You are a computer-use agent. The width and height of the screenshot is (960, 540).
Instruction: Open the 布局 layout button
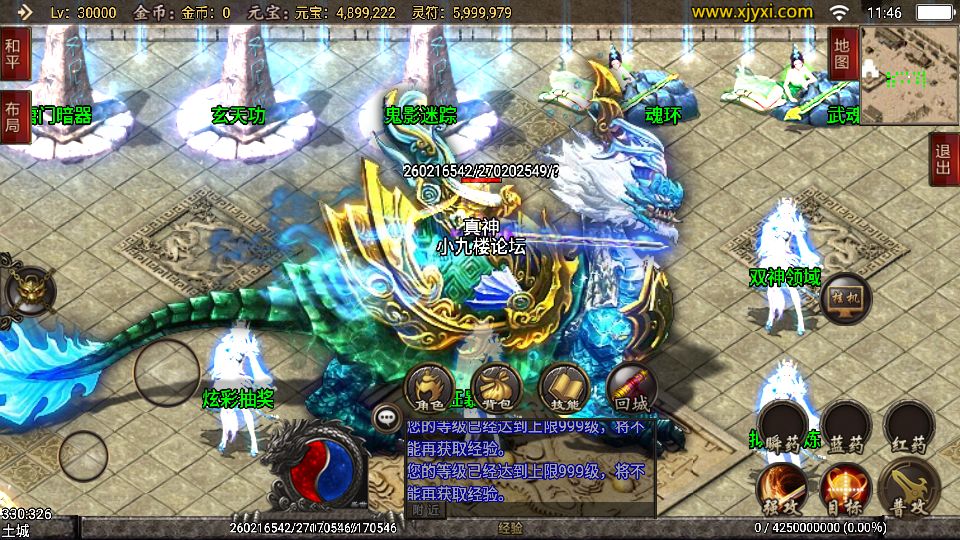click(15, 117)
